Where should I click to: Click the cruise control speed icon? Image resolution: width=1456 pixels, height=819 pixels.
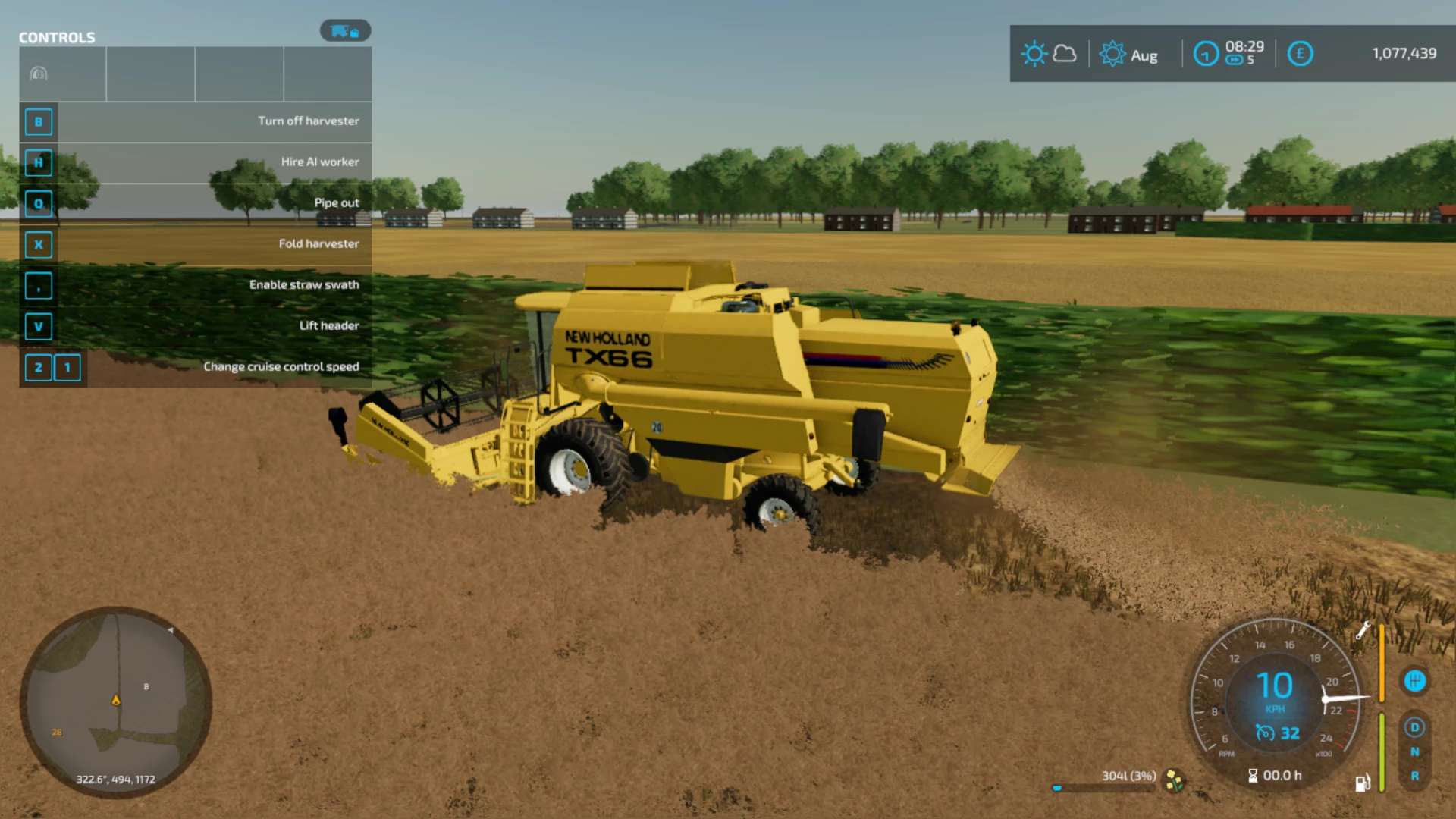(x=1265, y=733)
